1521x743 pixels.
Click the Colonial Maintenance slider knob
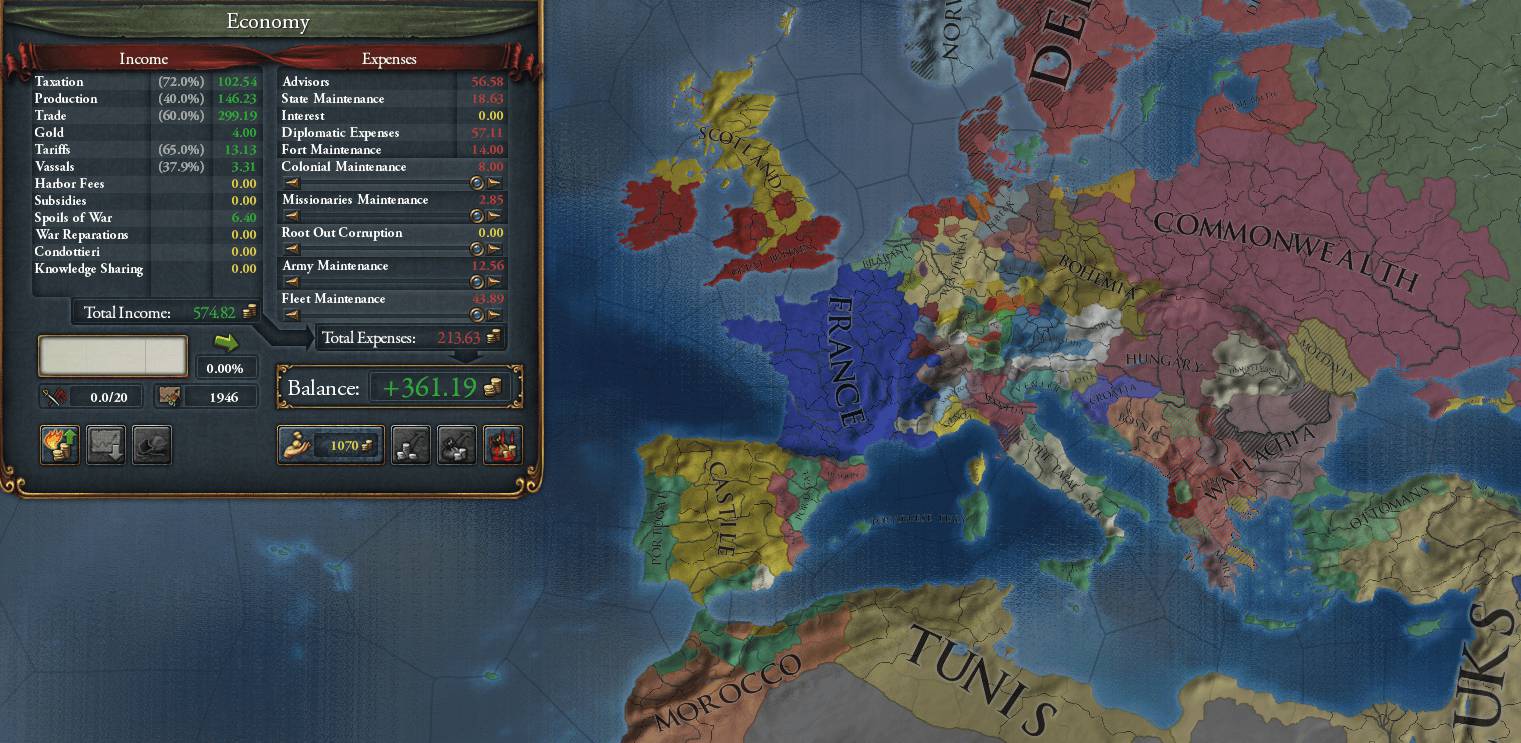click(x=477, y=183)
